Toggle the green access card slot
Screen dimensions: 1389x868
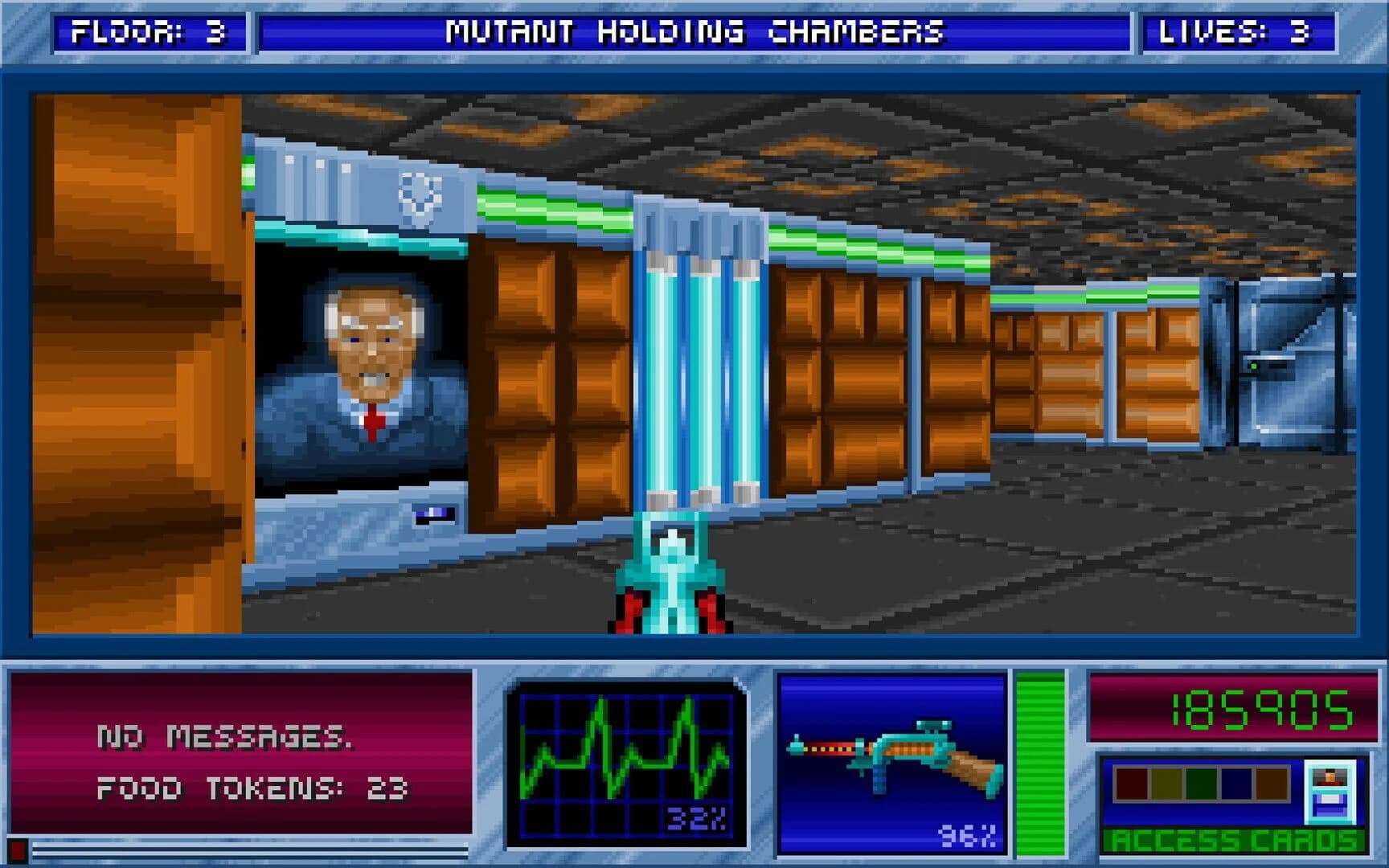pyautogui.click(x=1201, y=783)
